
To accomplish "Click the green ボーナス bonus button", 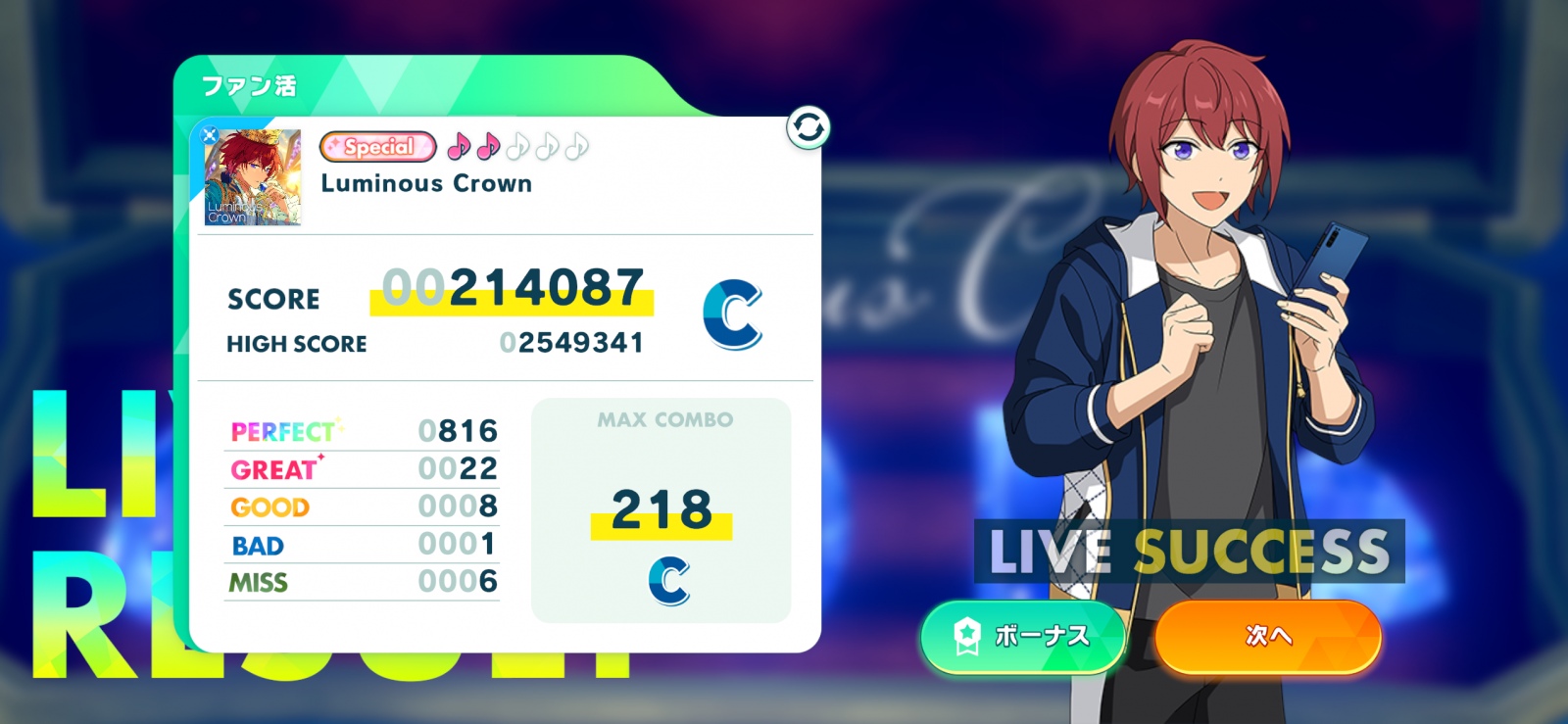I will pyautogui.click(x=1023, y=637).
